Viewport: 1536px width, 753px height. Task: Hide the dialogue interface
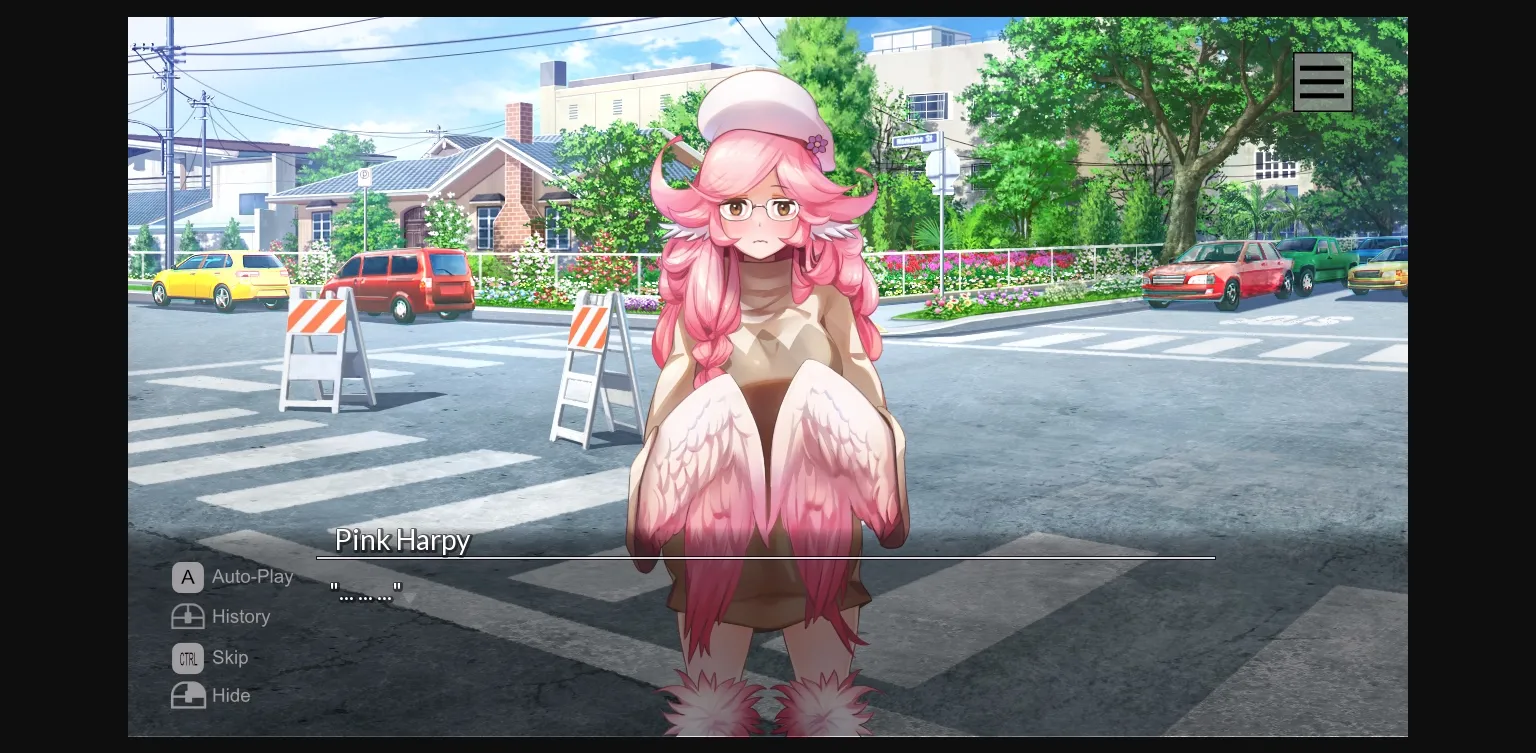click(210, 695)
